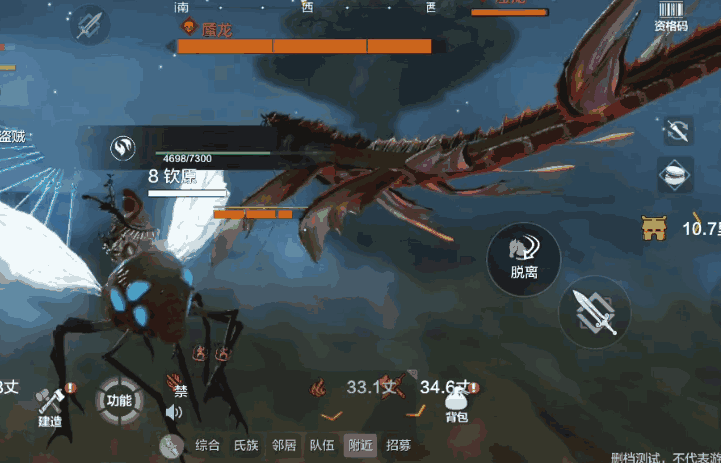
Task: Tap the speaker voice icon
Action: pyautogui.click(x=174, y=411)
